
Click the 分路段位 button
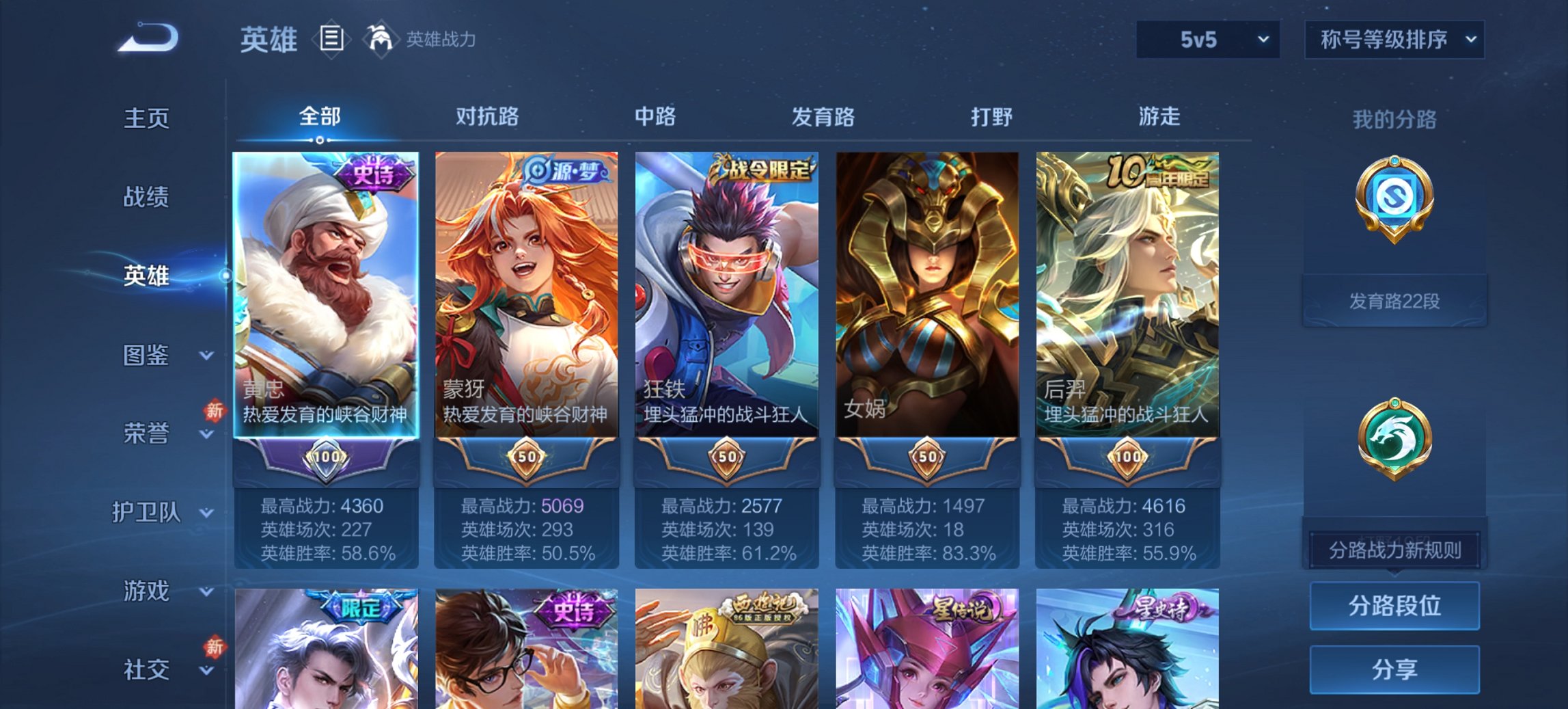1394,606
